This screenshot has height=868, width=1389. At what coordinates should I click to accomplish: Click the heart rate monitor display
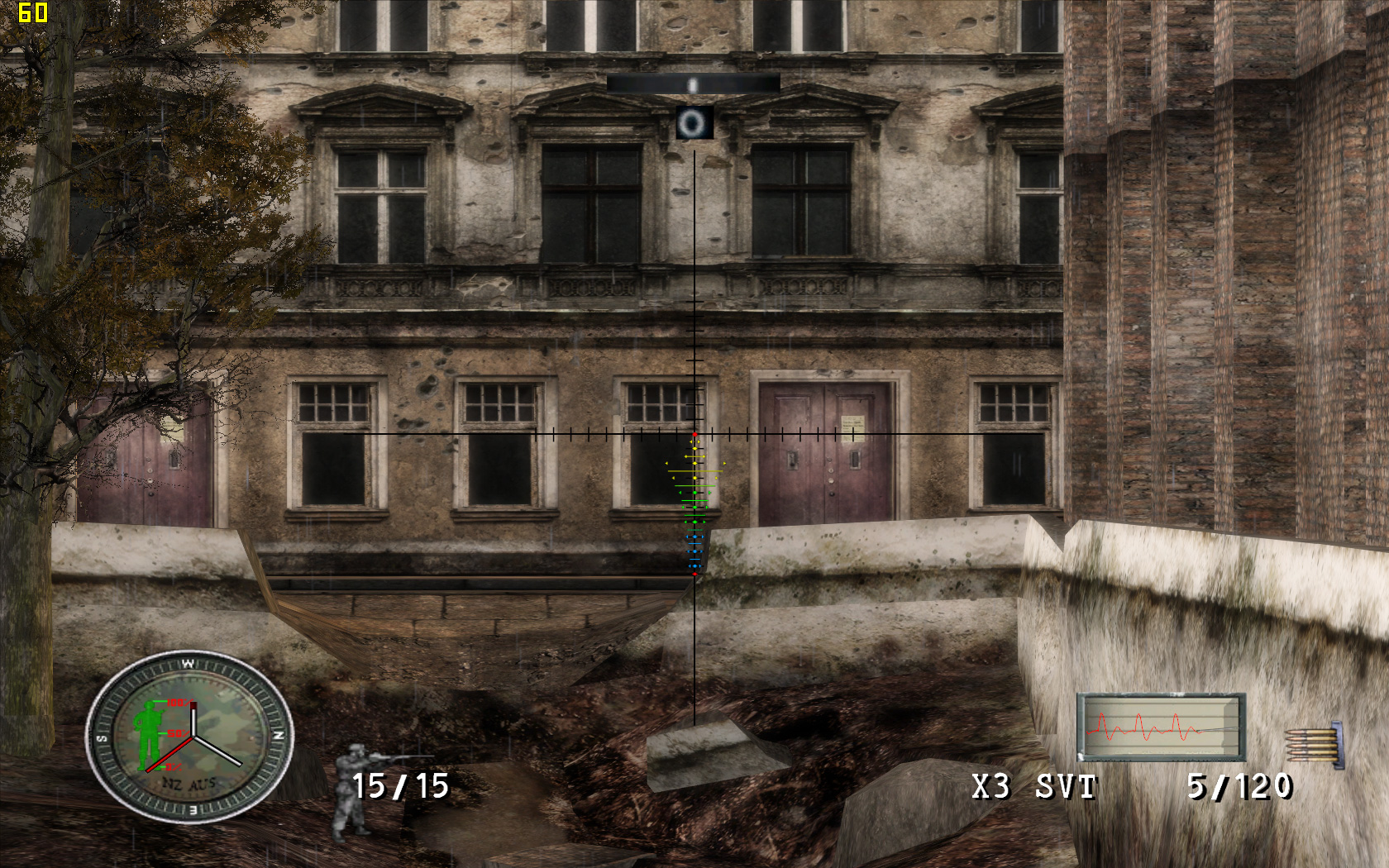coord(1161,727)
